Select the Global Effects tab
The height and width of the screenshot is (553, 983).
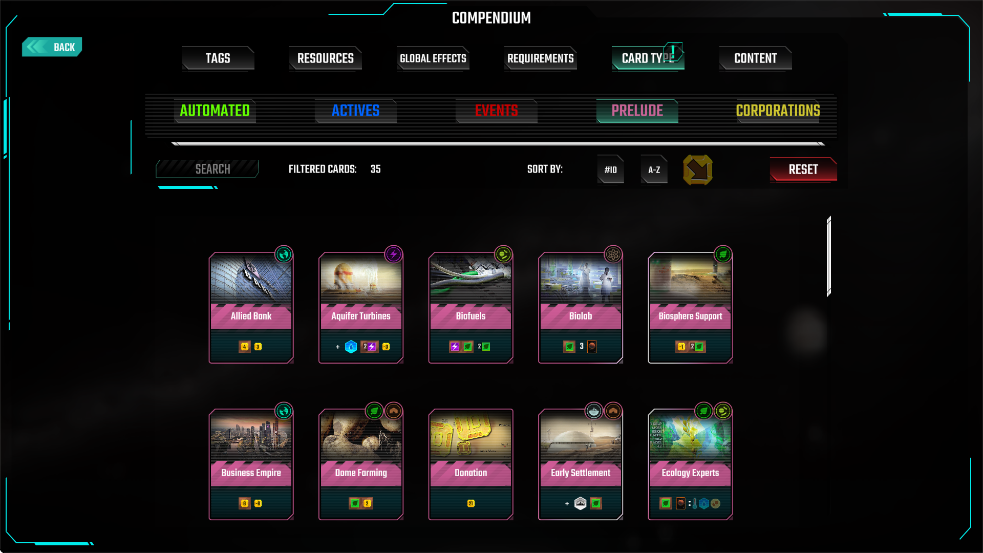[433, 59]
